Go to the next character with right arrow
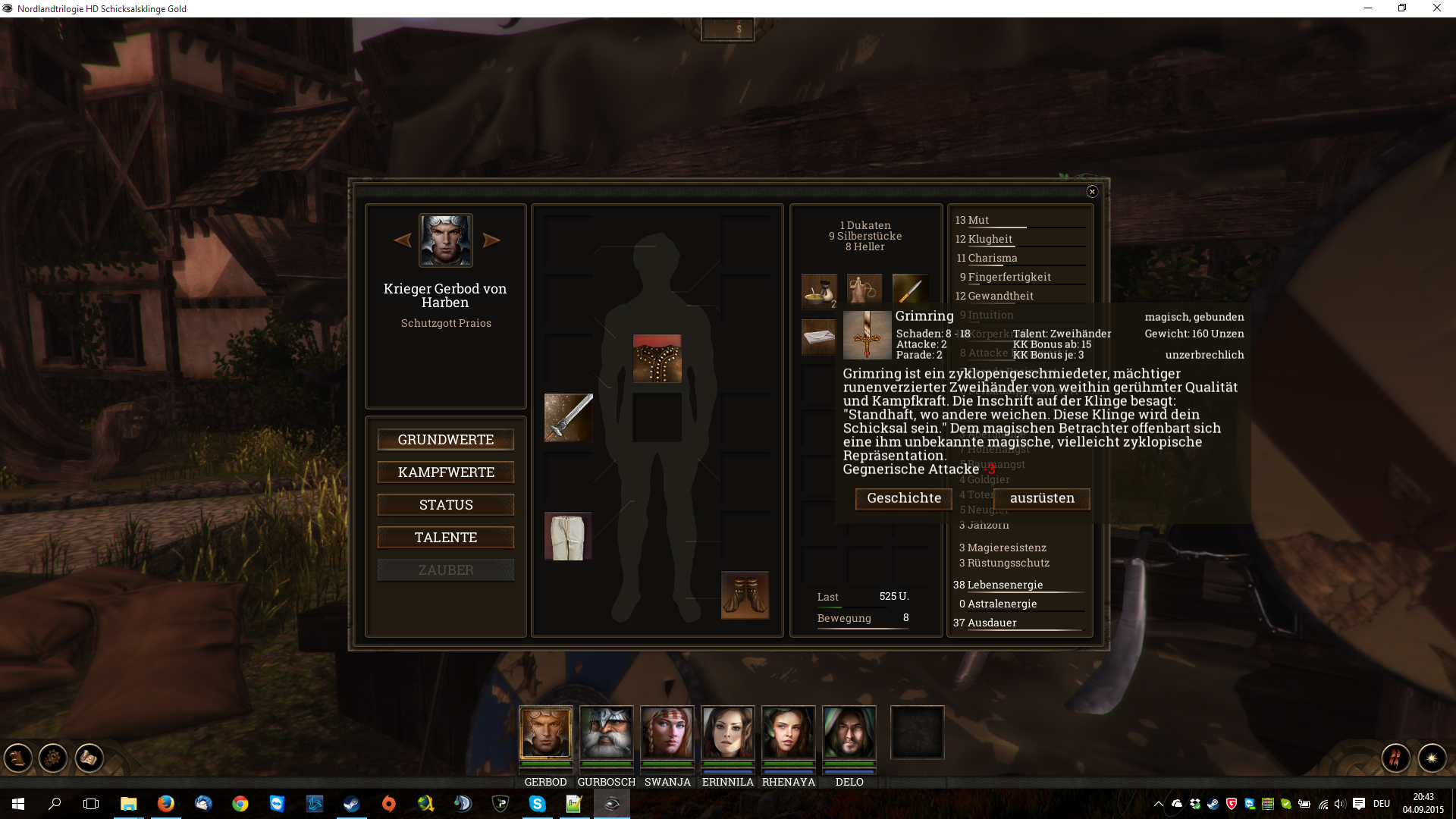The image size is (1456, 819). pos(491,240)
